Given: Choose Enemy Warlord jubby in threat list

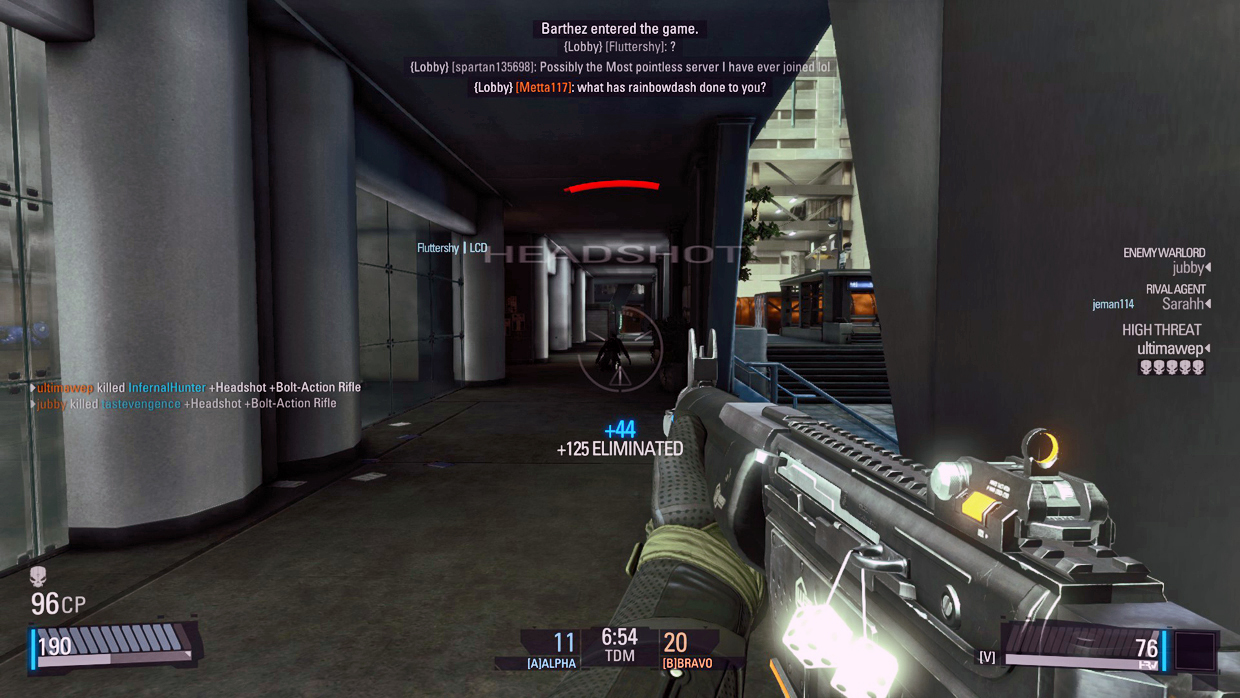Looking at the screenshot, I should click(1189, 268).
